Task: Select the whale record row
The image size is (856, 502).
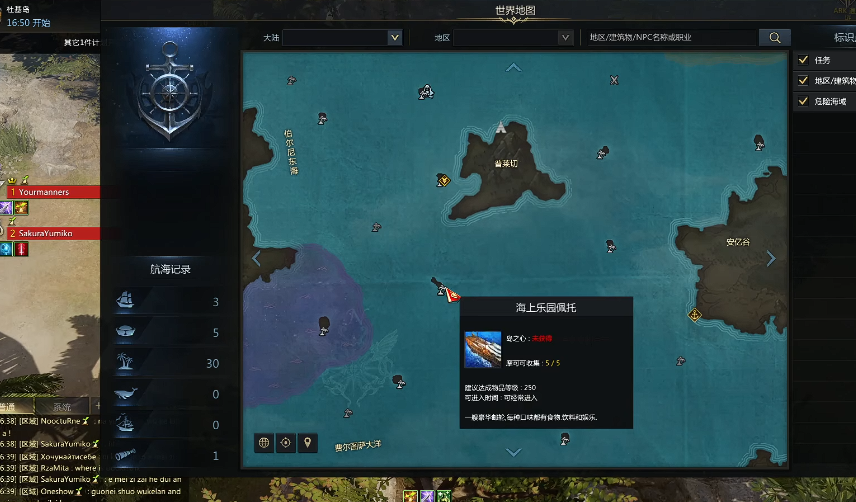Action: tap(170, 394)
